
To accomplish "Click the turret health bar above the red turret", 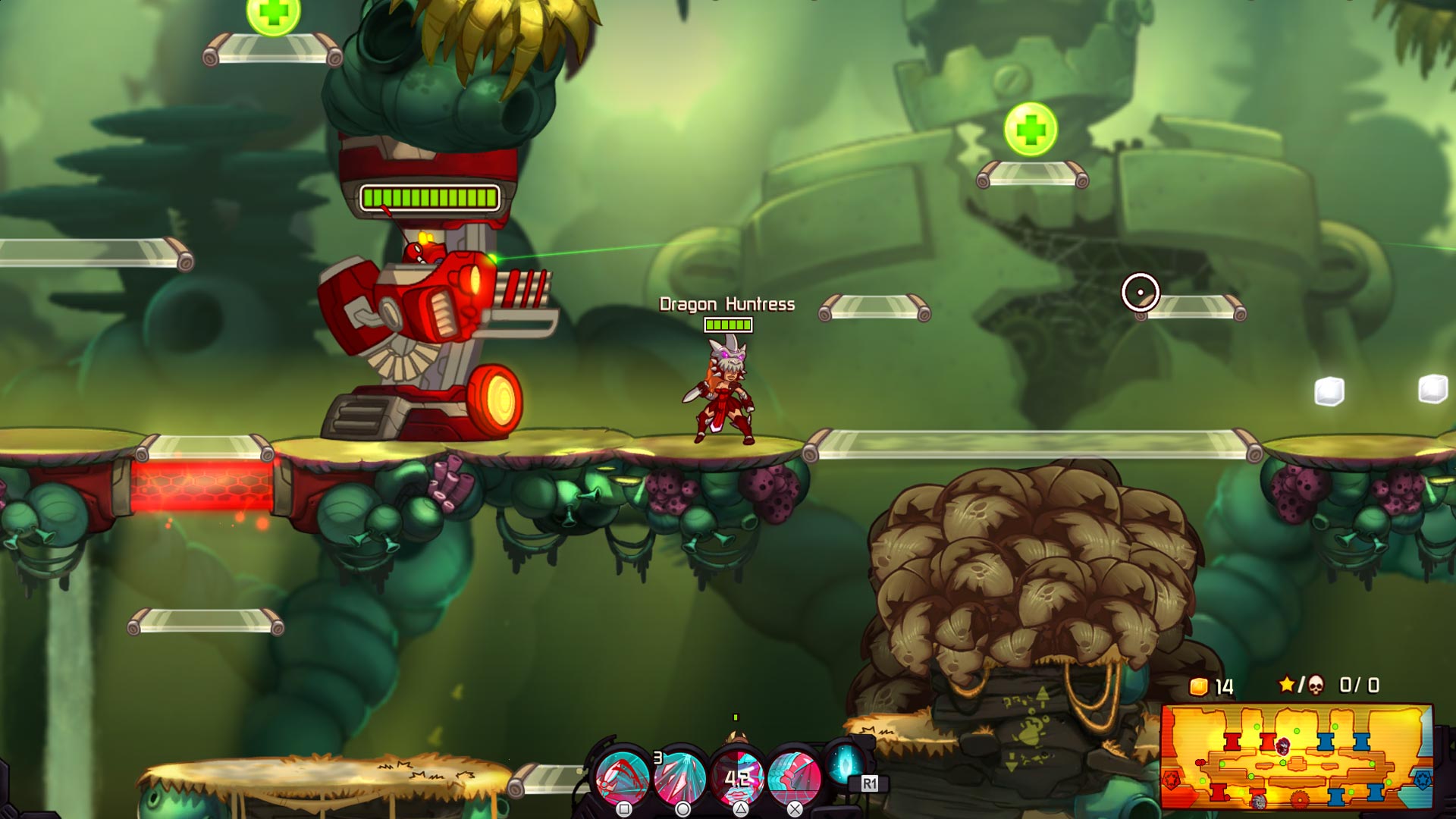I will 429,198.
